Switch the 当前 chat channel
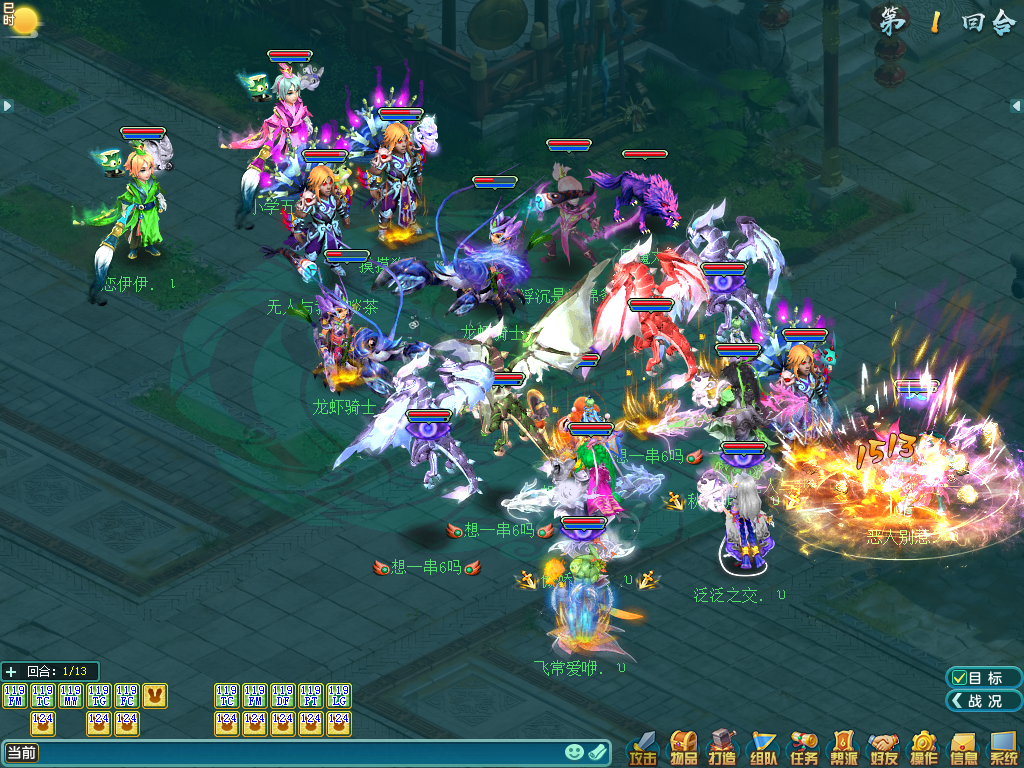This screenshot has width=1024, height=768. [x=22, y=753]
